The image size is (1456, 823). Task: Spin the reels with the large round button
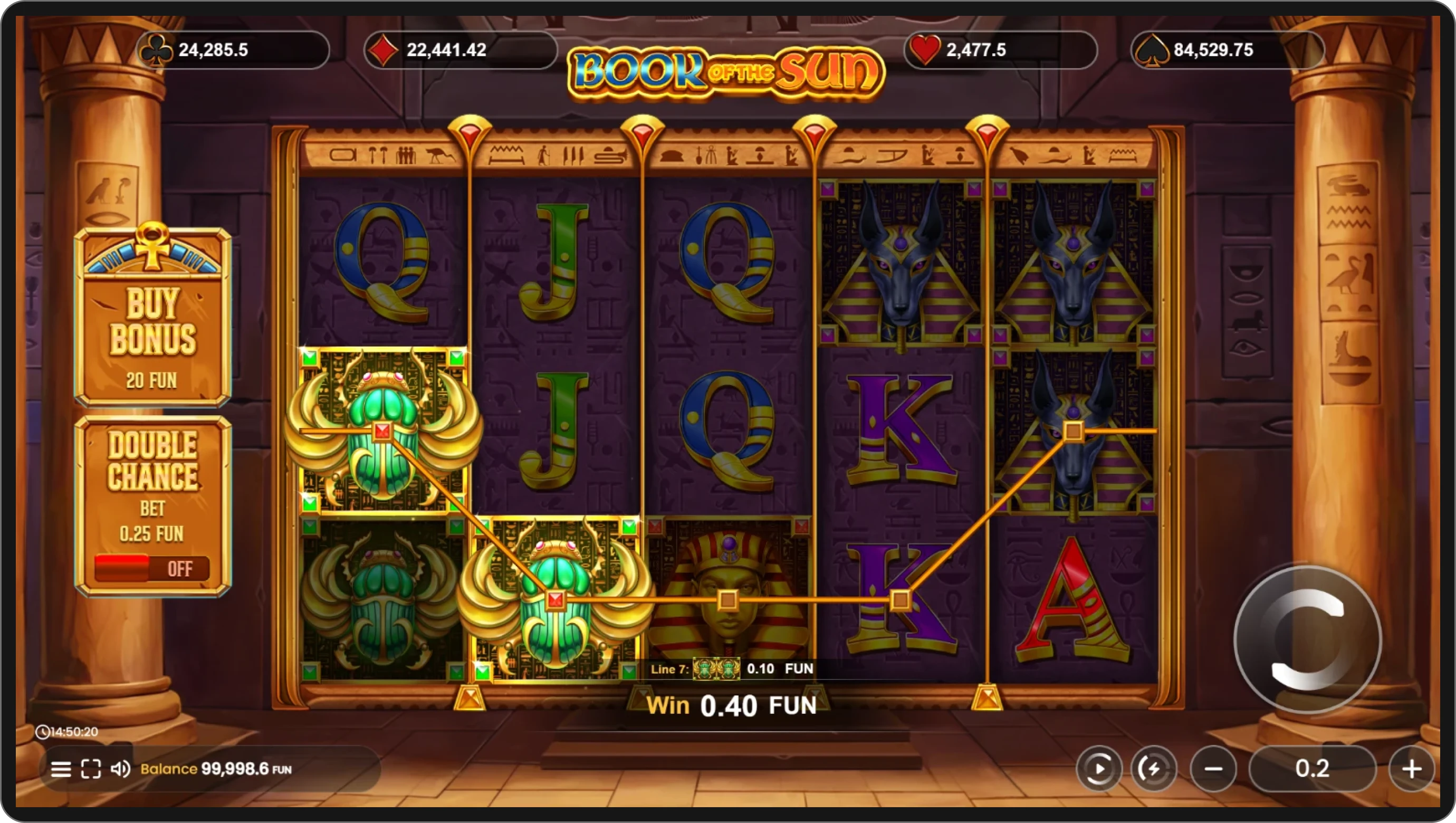click(x=1307, y=639)
